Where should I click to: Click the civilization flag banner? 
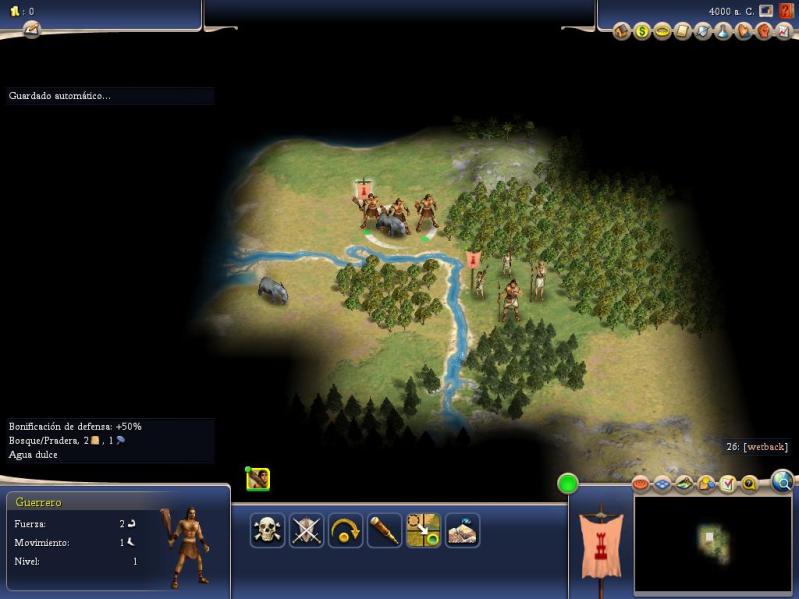pos(602,545)
